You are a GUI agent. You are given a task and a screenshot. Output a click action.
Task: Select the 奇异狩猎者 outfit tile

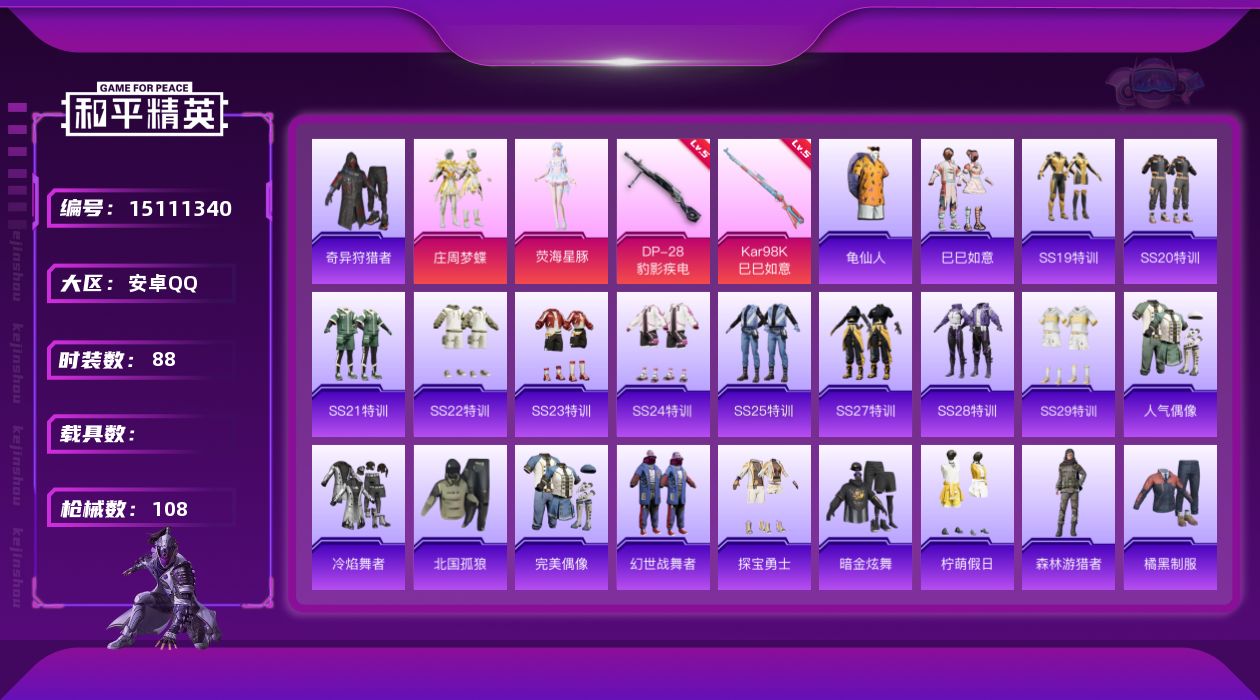coord(358,211)
